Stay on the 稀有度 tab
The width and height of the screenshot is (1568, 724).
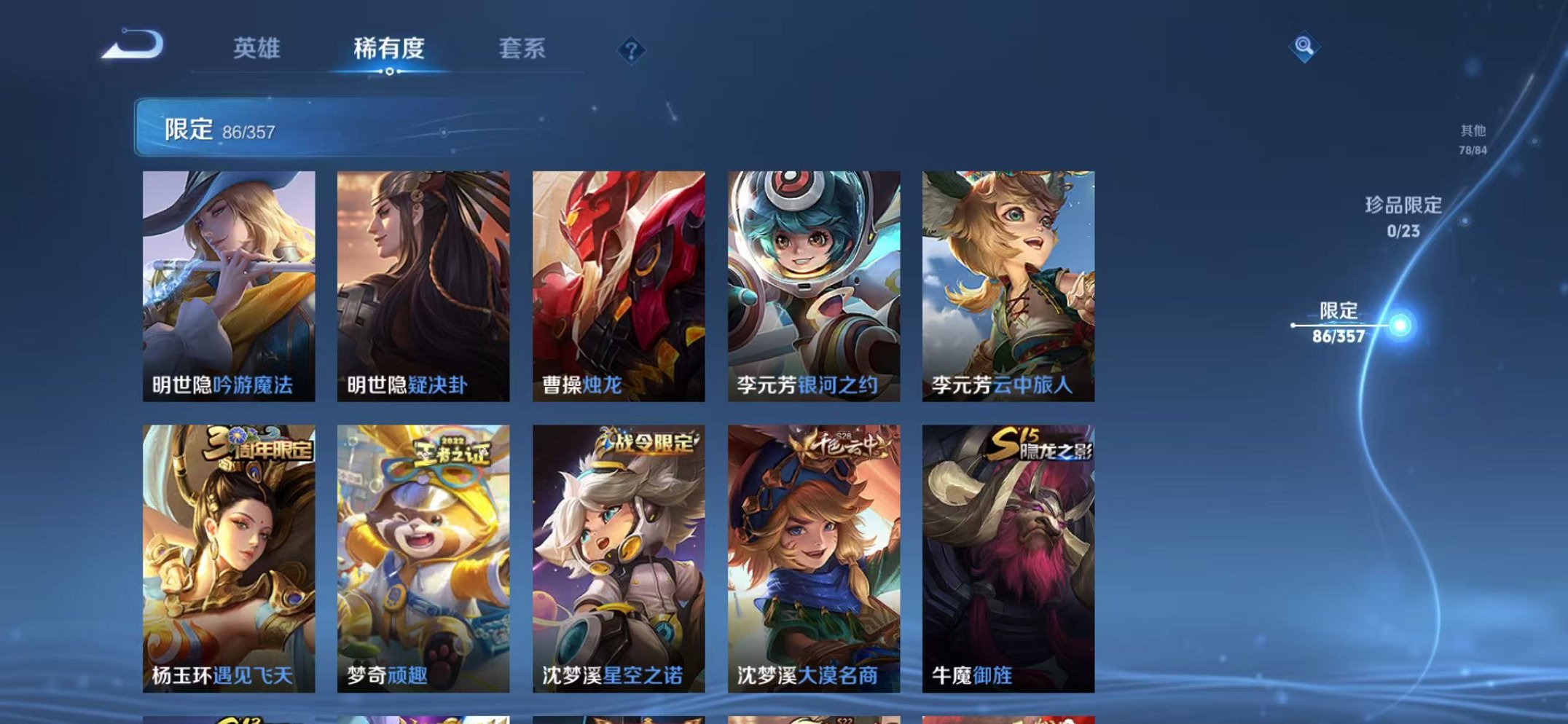[x=390, y=49]
